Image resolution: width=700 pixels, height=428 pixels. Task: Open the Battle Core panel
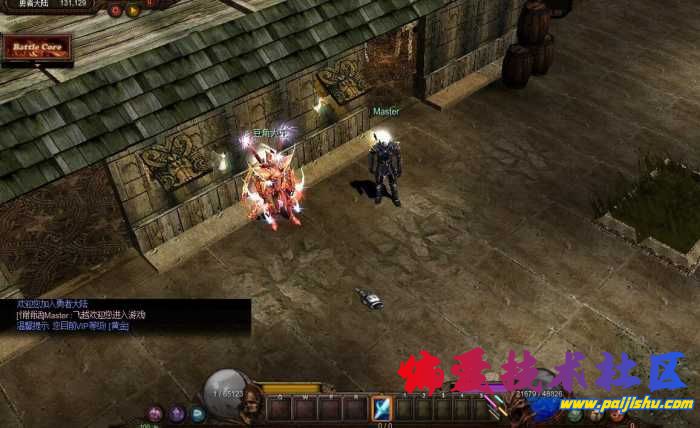pos(37,48)
